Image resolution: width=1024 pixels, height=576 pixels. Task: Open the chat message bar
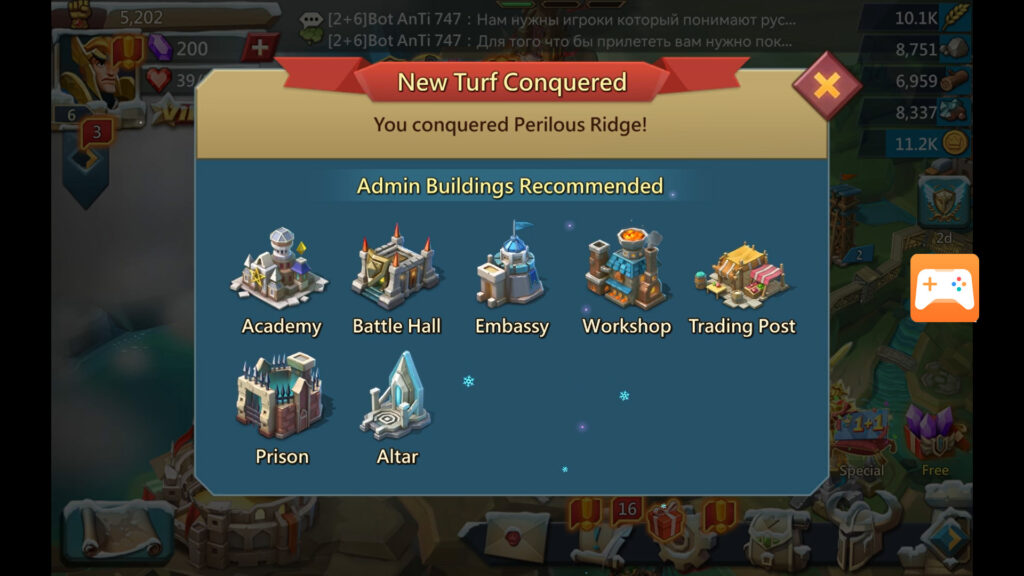pos(560,30)
